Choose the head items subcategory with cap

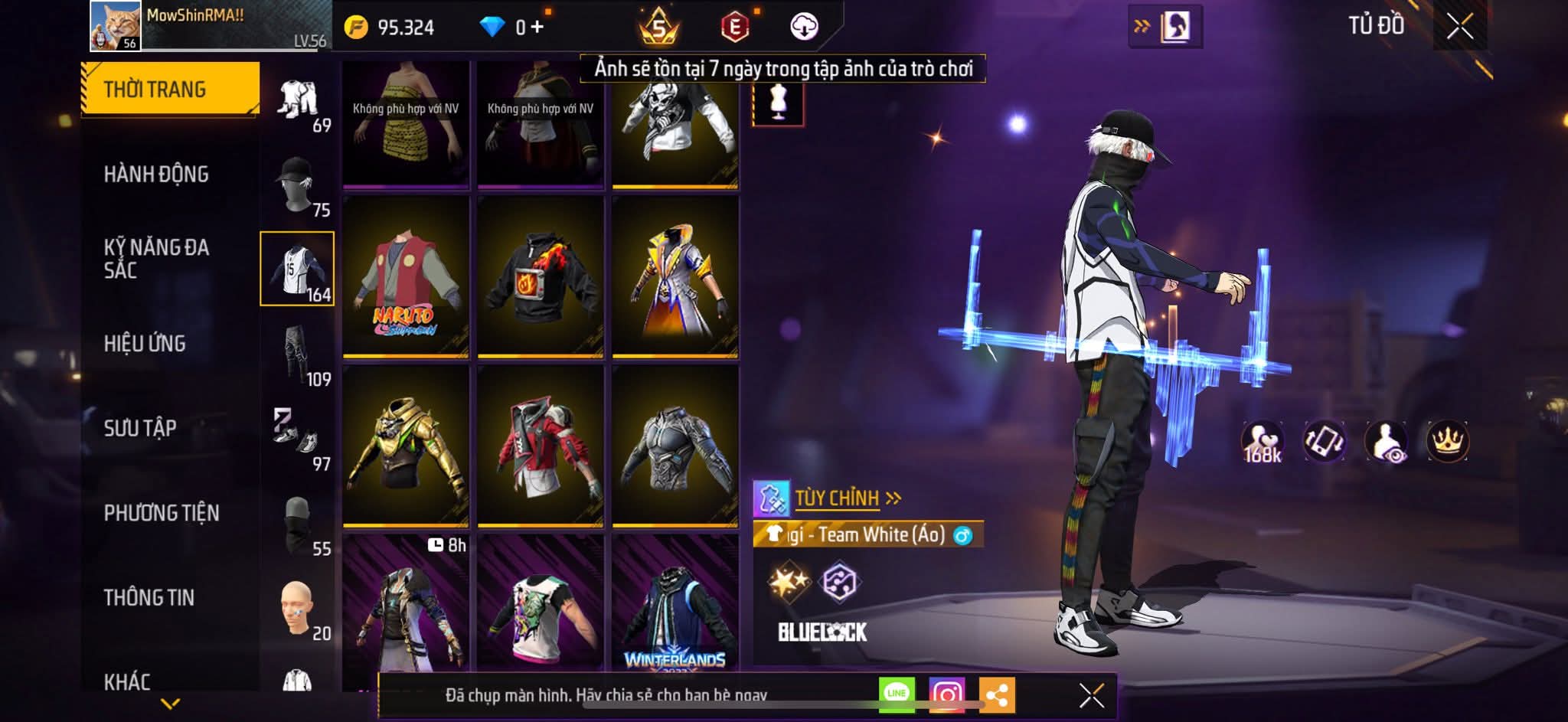tap(297, 185)
